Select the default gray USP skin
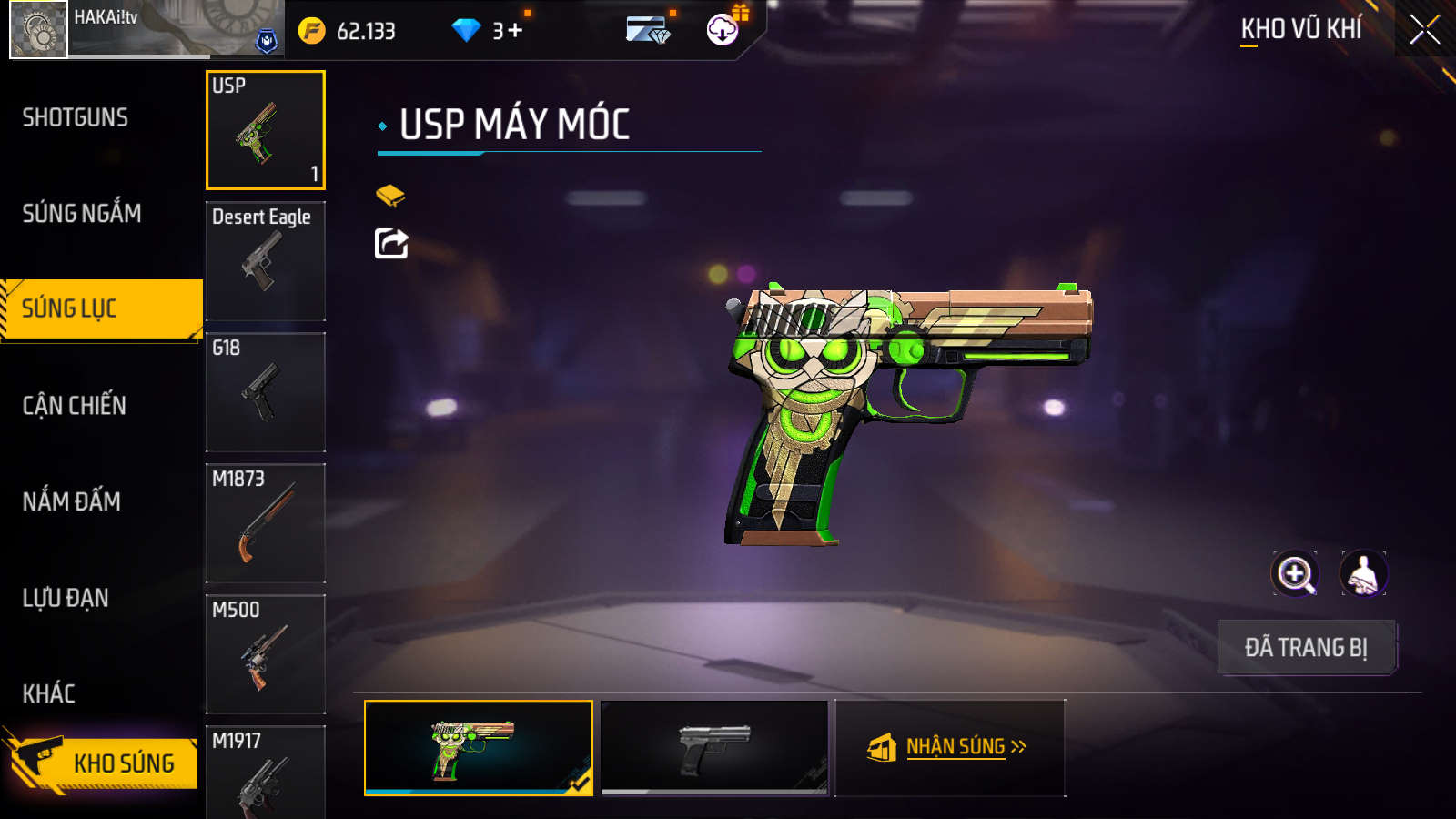 [x=715, y=748]
